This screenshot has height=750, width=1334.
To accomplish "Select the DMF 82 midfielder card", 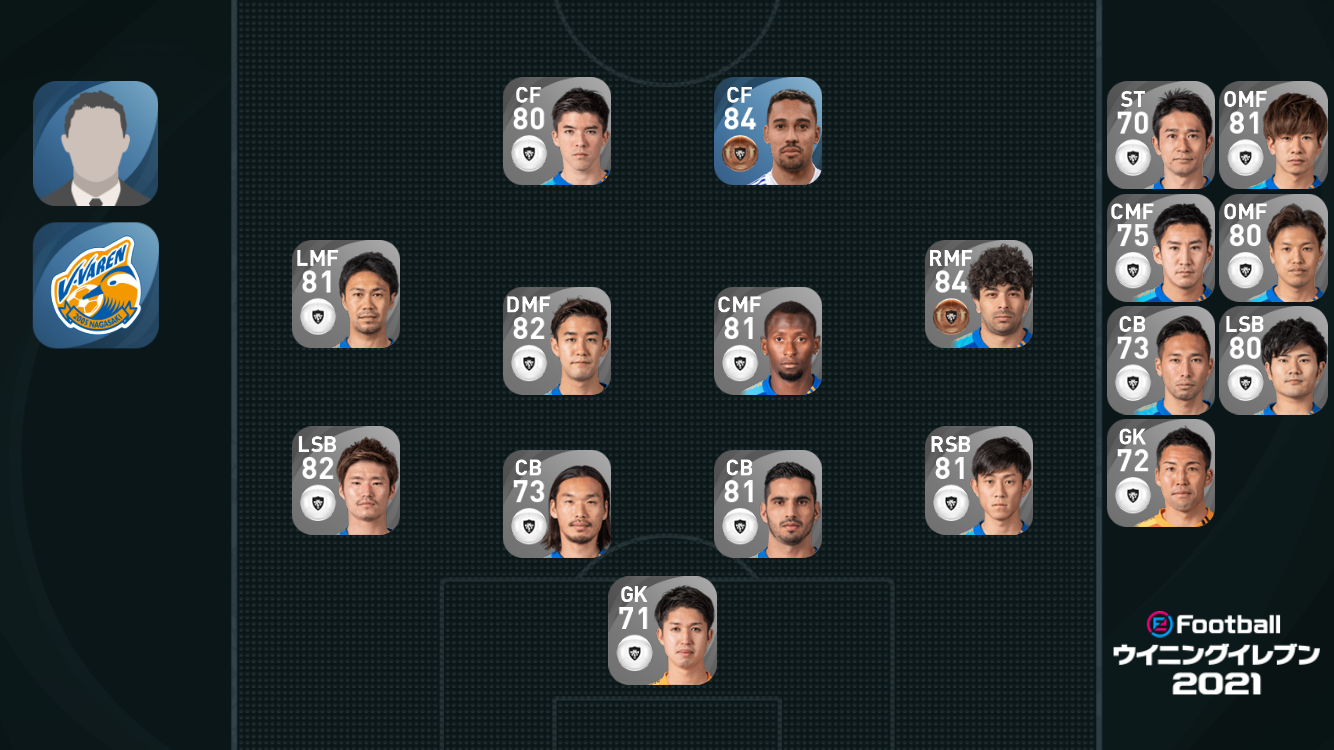I will [557, 341].
